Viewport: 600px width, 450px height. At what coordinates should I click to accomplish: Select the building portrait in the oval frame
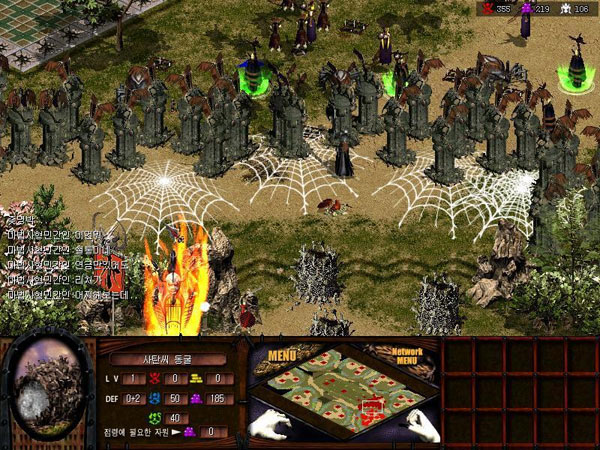click(47, 386)
